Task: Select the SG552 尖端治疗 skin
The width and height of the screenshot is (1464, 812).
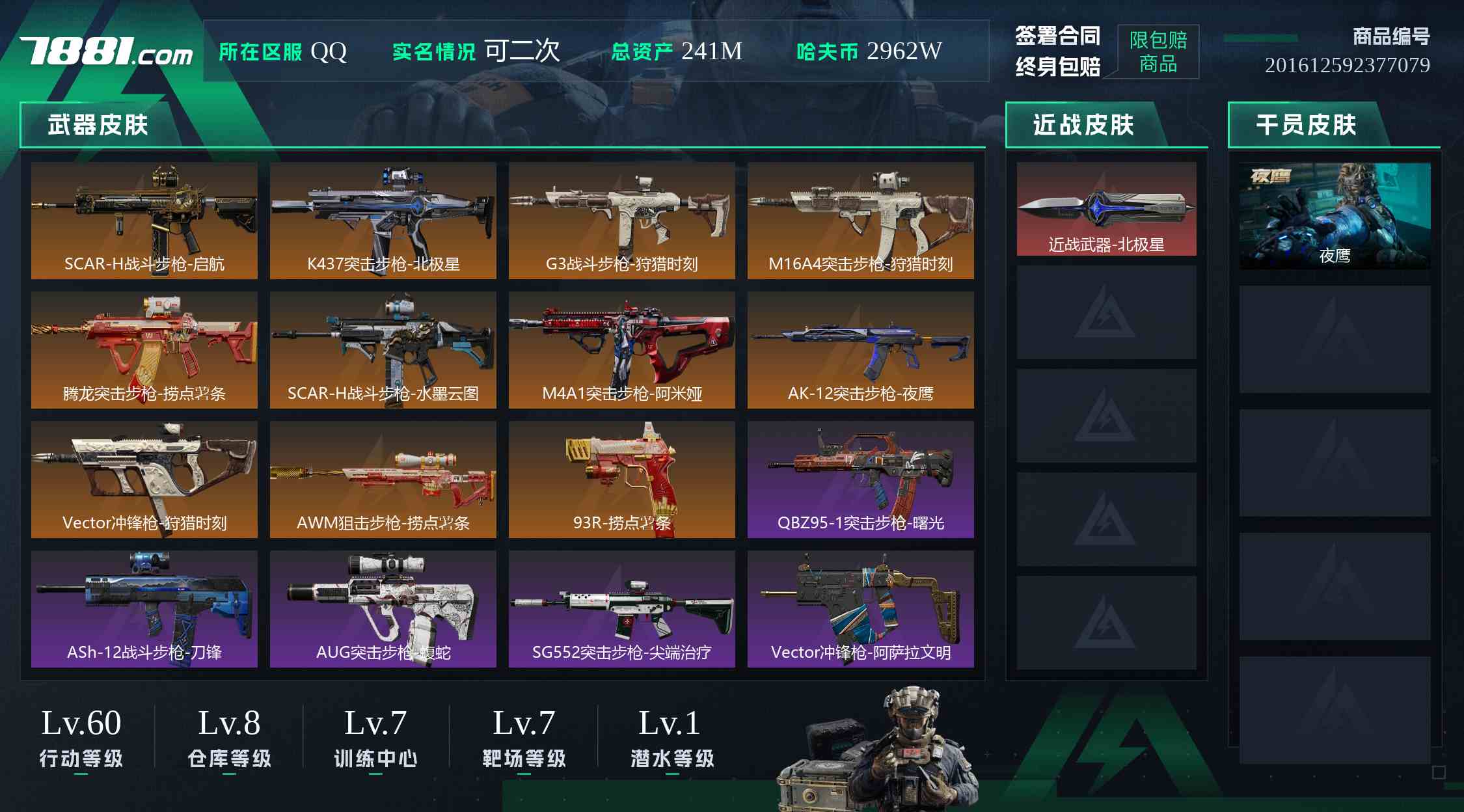Action: pos(621,609)
